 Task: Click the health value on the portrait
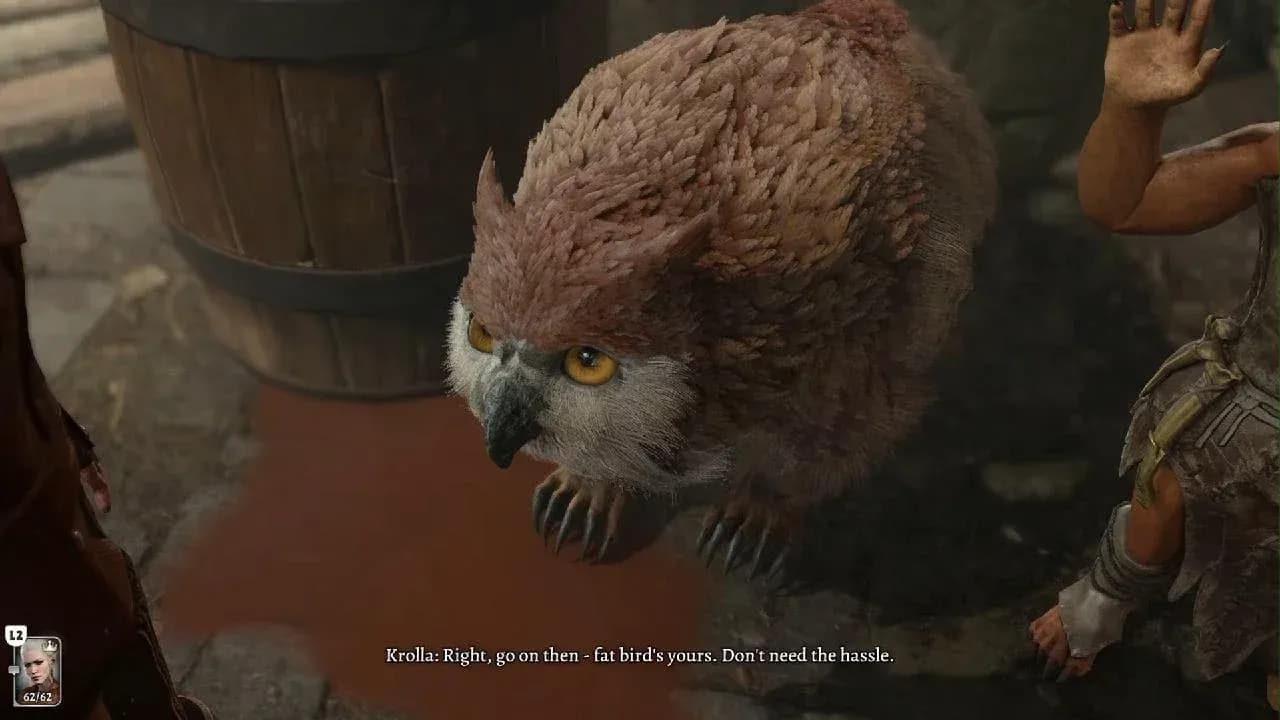point(37,695)
